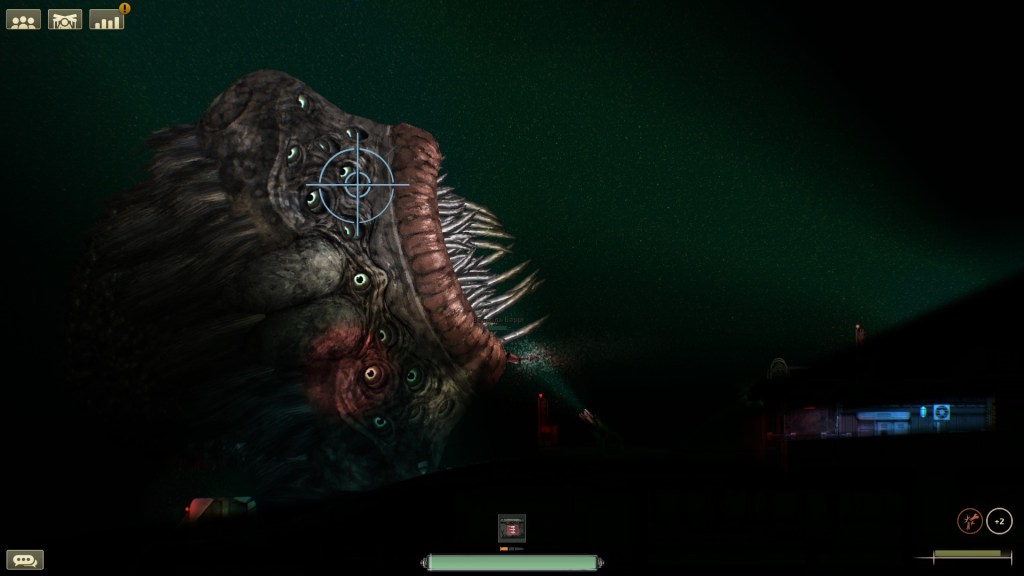Select the ammo box slot
This screenshot has width=1024, height=576.
point(512,528)
